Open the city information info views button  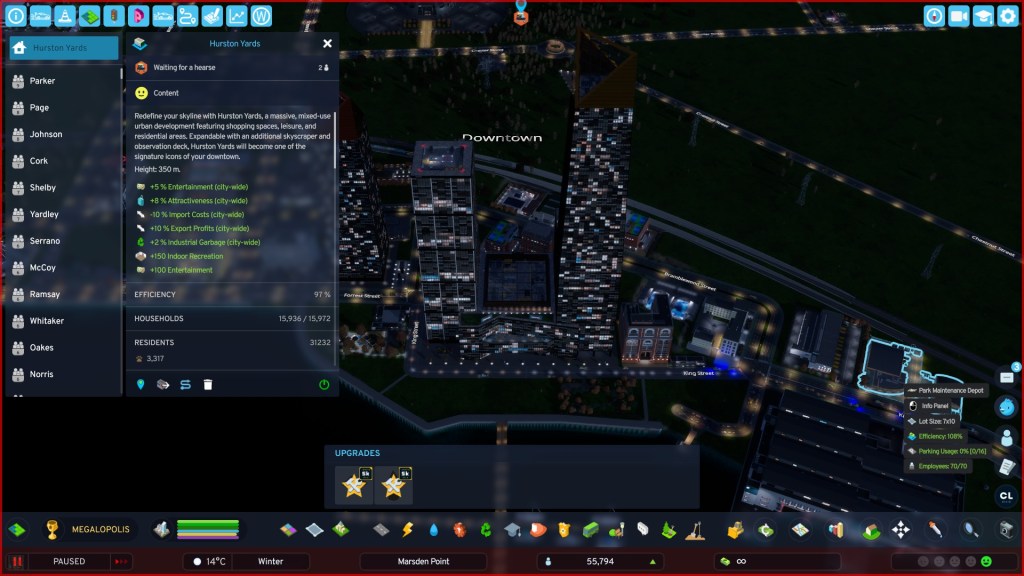pyautogui.click(x=16, y=16)
